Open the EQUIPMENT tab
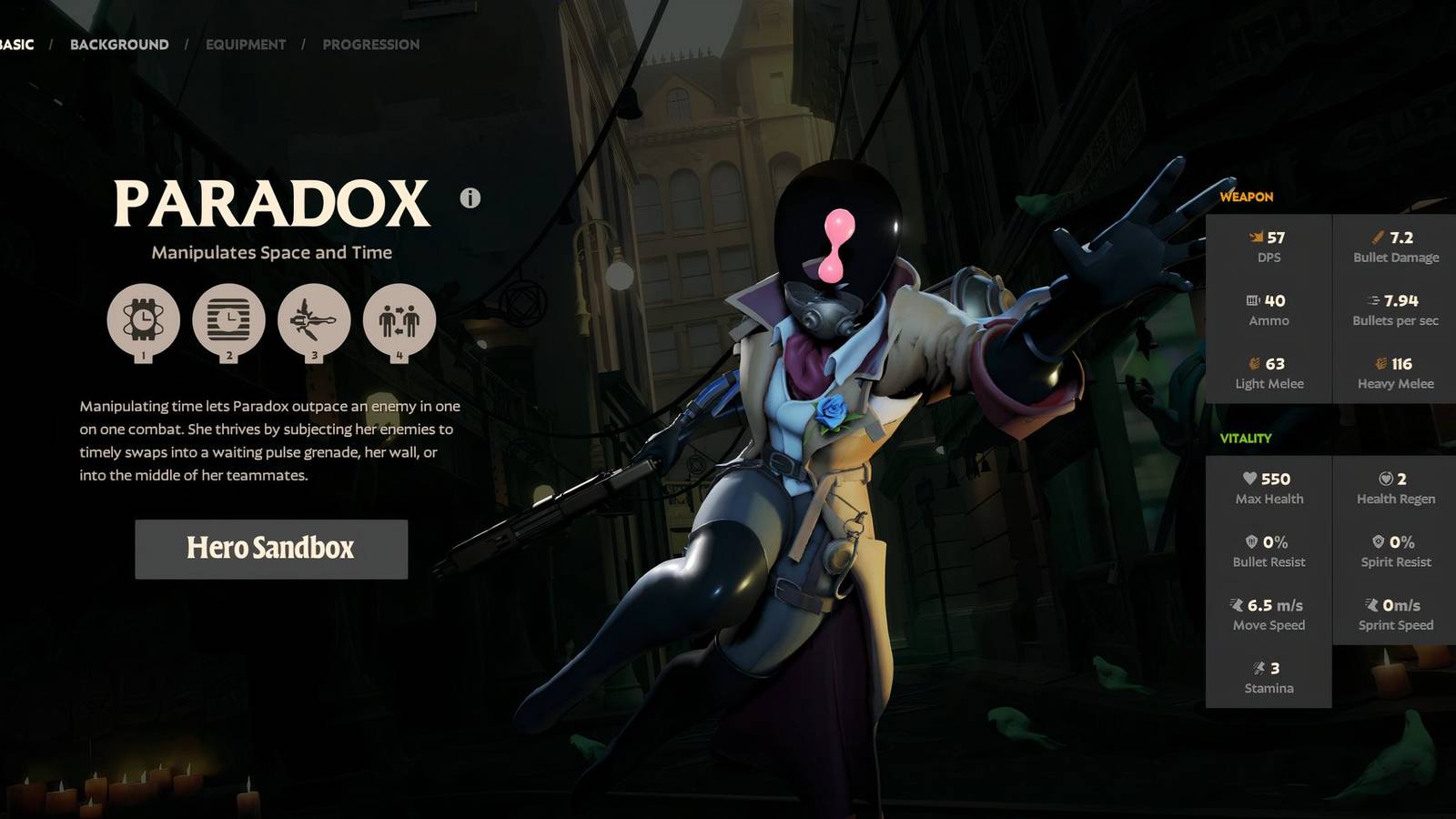 point(244,44)
